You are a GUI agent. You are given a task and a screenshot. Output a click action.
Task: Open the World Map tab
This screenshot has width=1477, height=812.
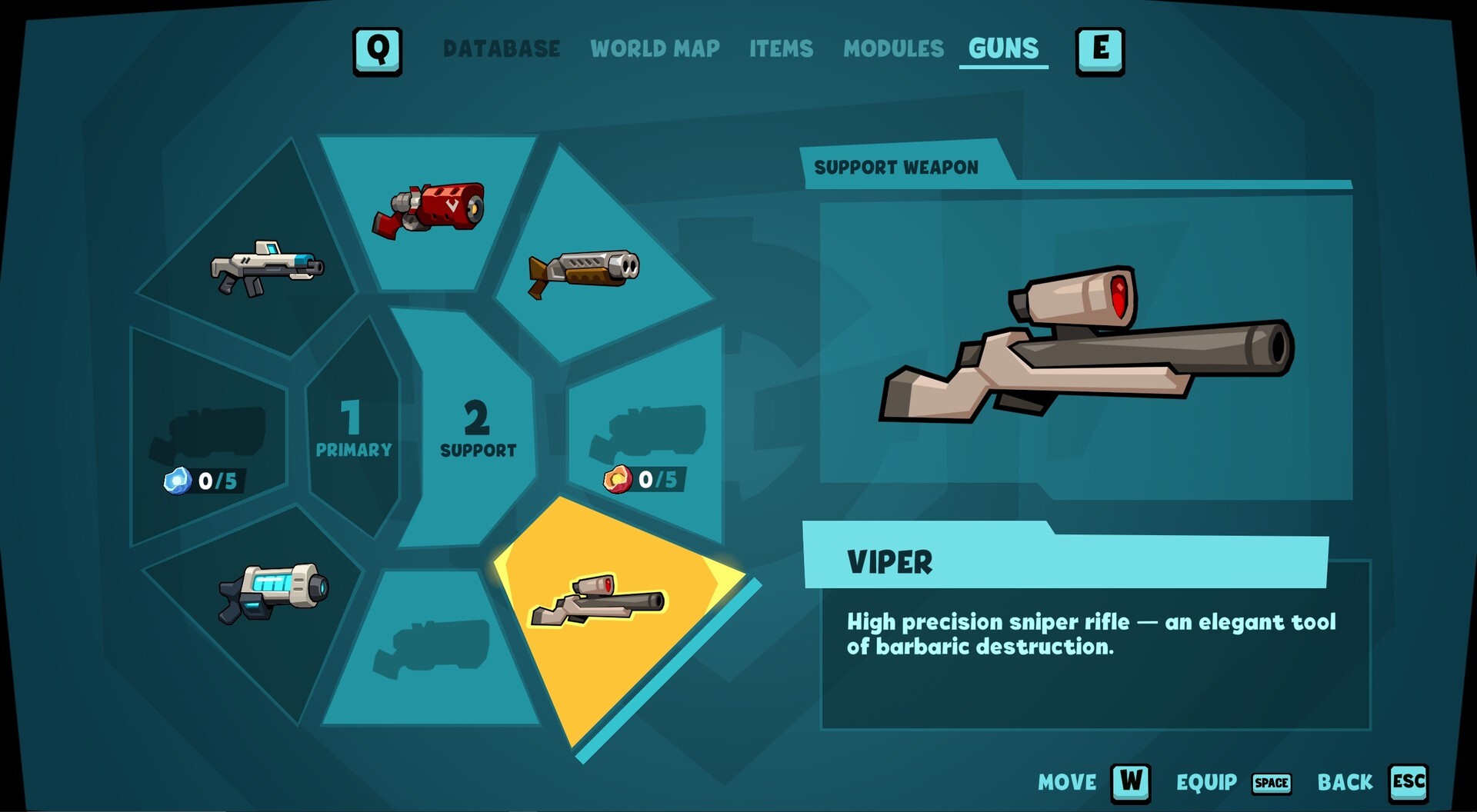tap(655, 49)
